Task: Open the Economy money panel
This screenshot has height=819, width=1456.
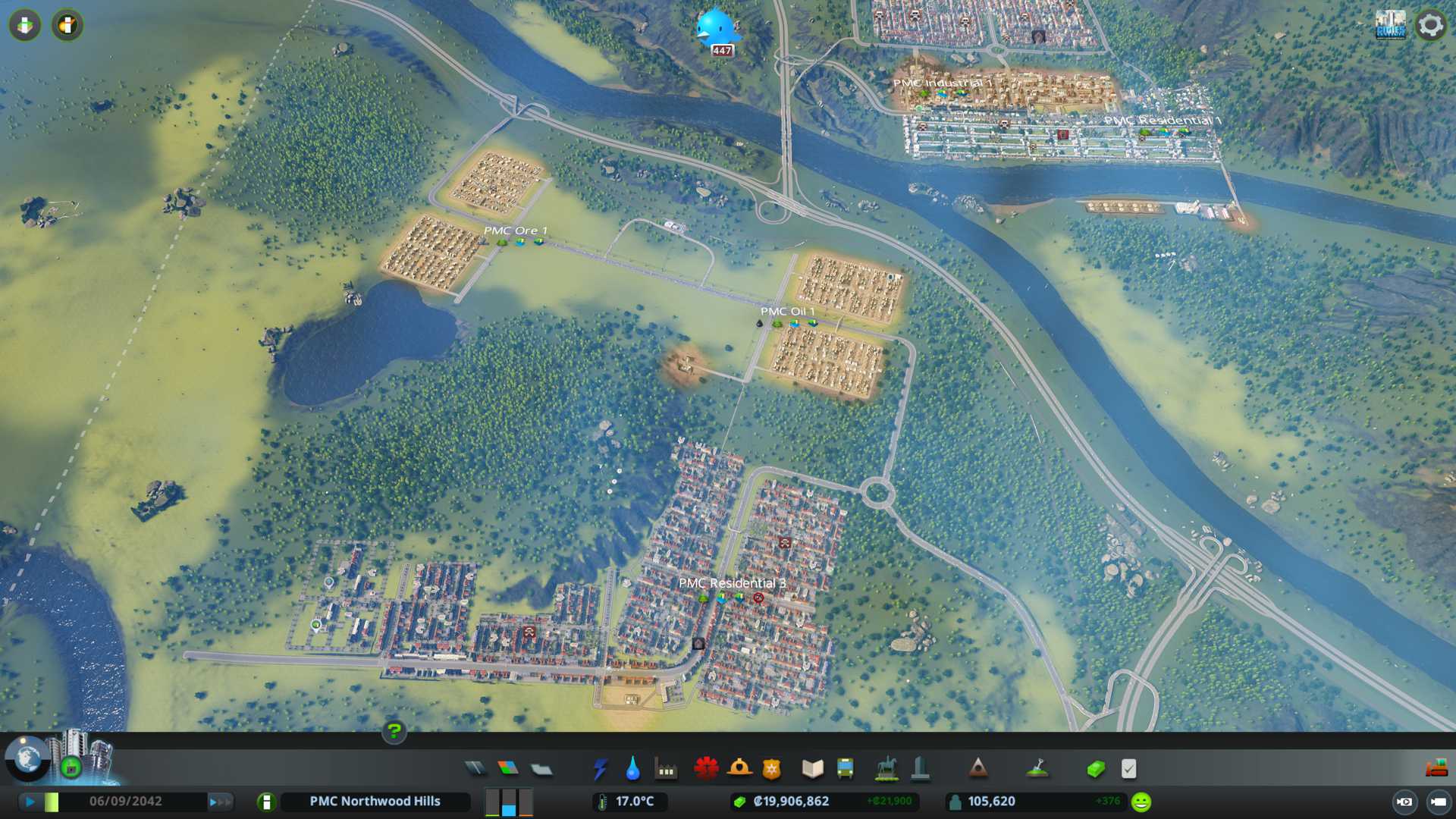Action: coord(1096,769)
